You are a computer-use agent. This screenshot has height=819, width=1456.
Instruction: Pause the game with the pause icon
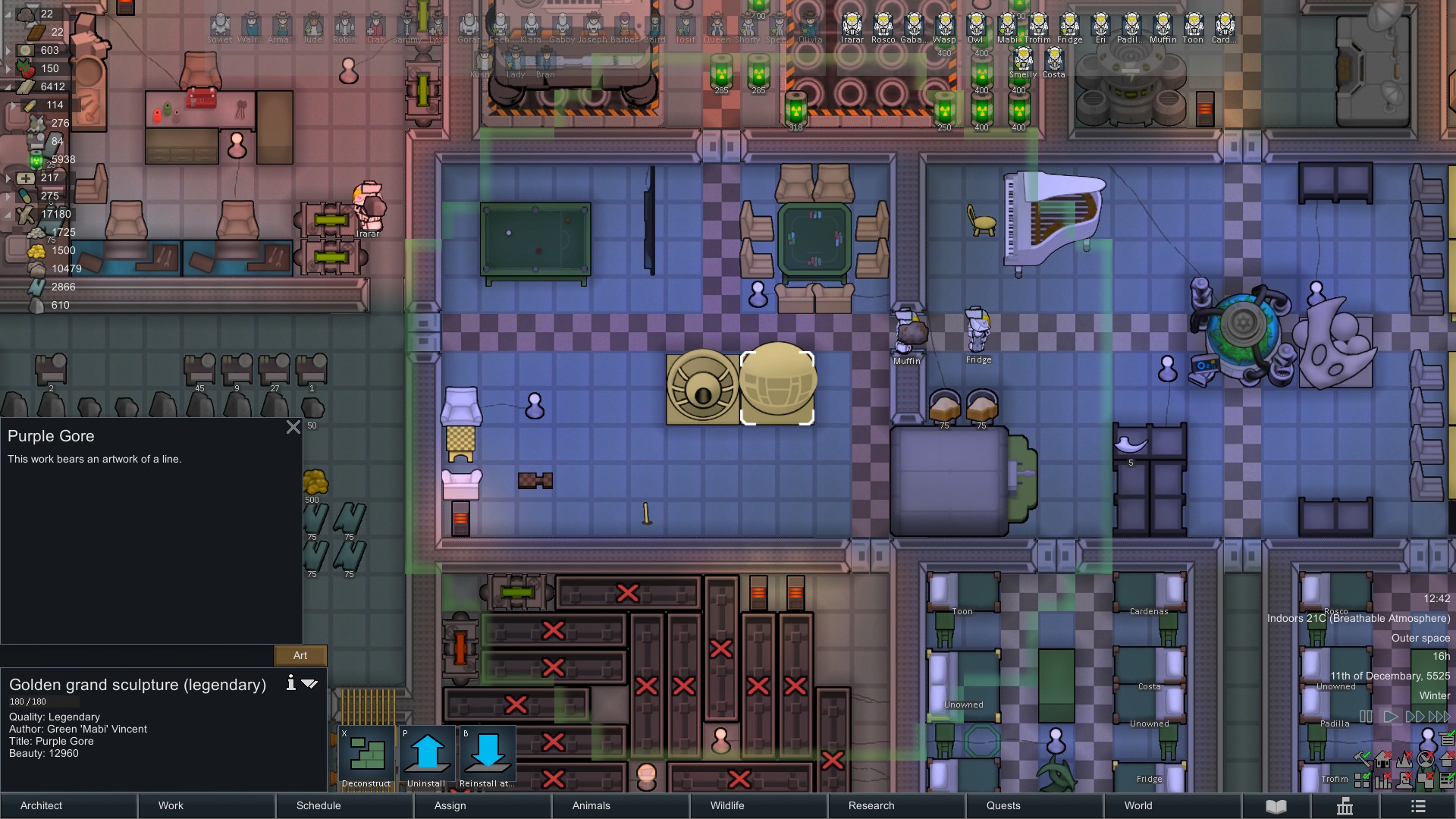1364,716
